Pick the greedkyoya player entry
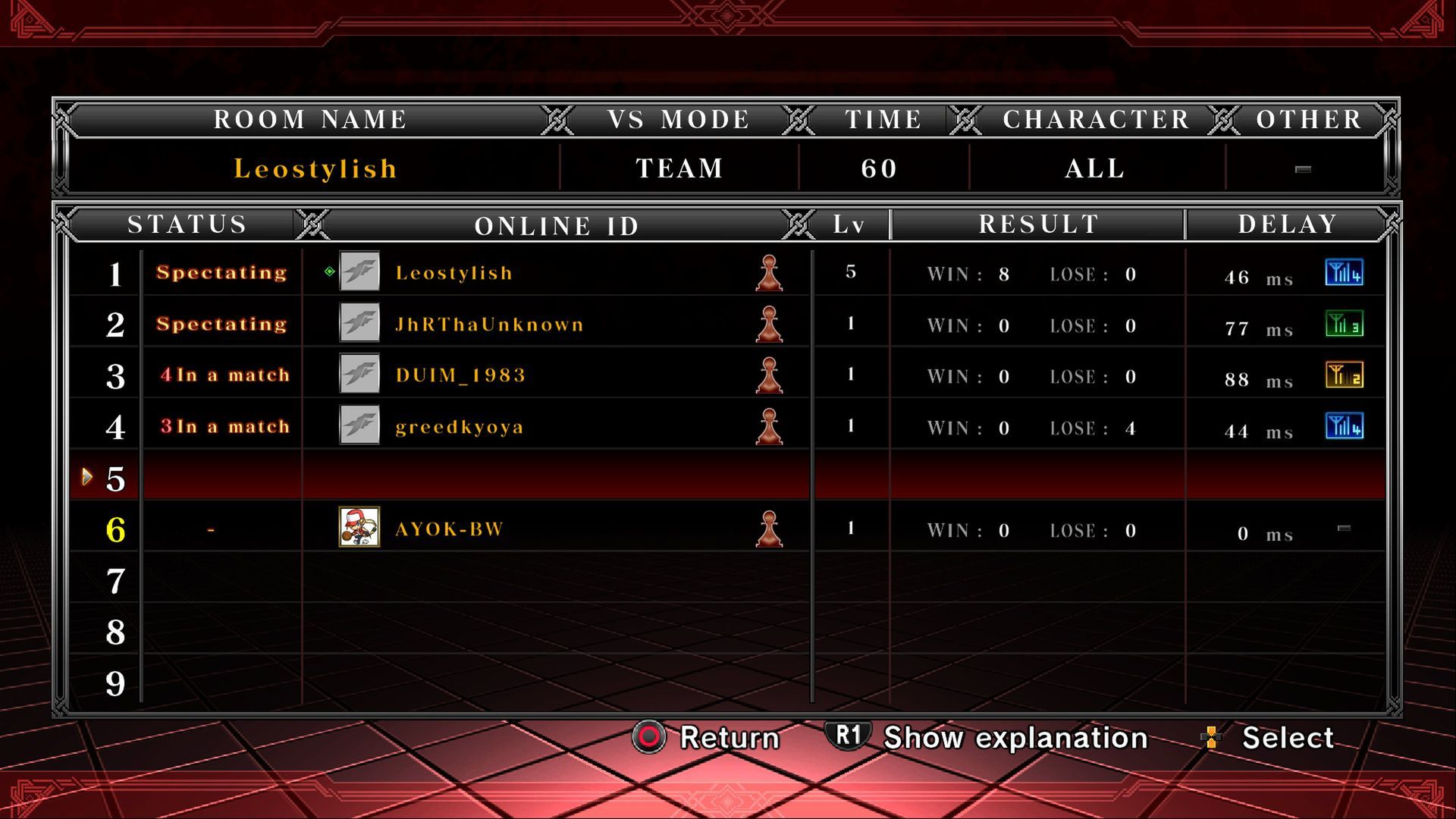The image size is (1456, 819). (459, 427)
